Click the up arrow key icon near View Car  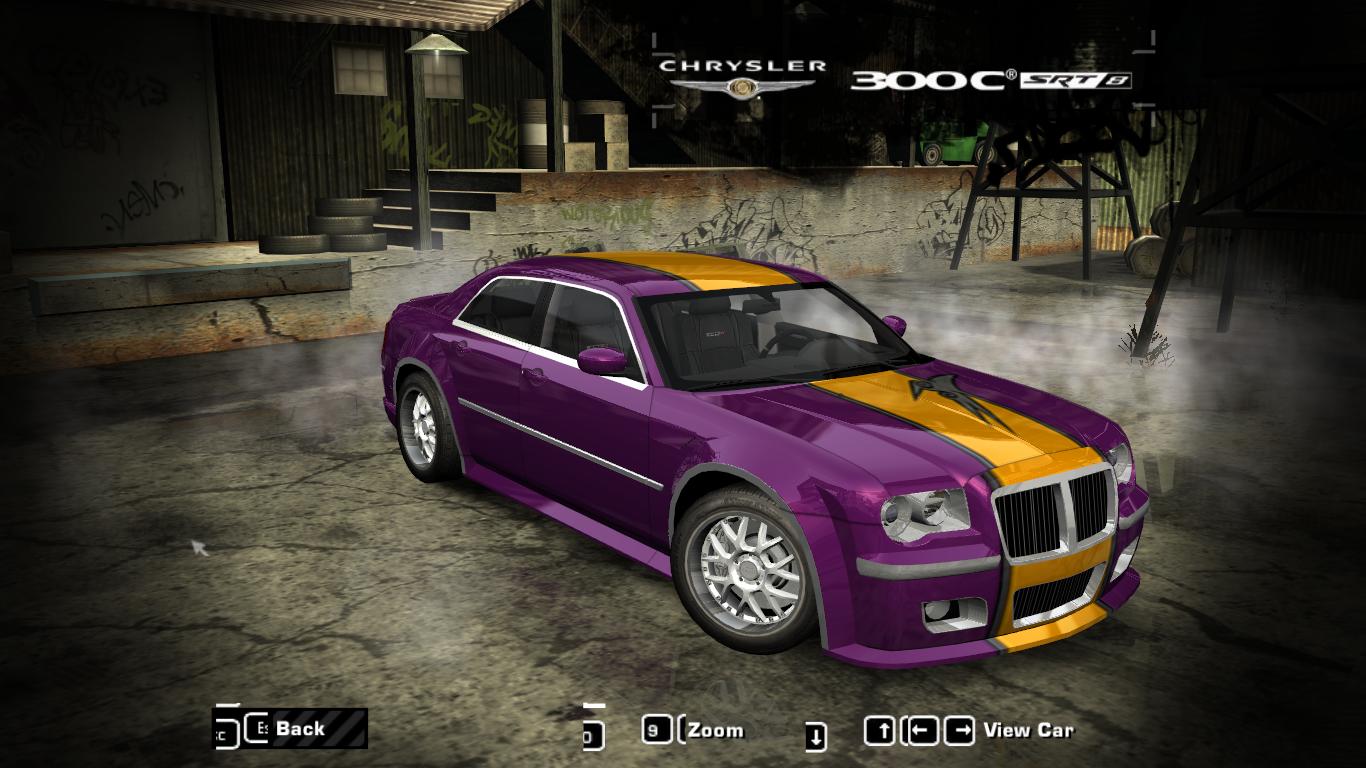(880, 730)
